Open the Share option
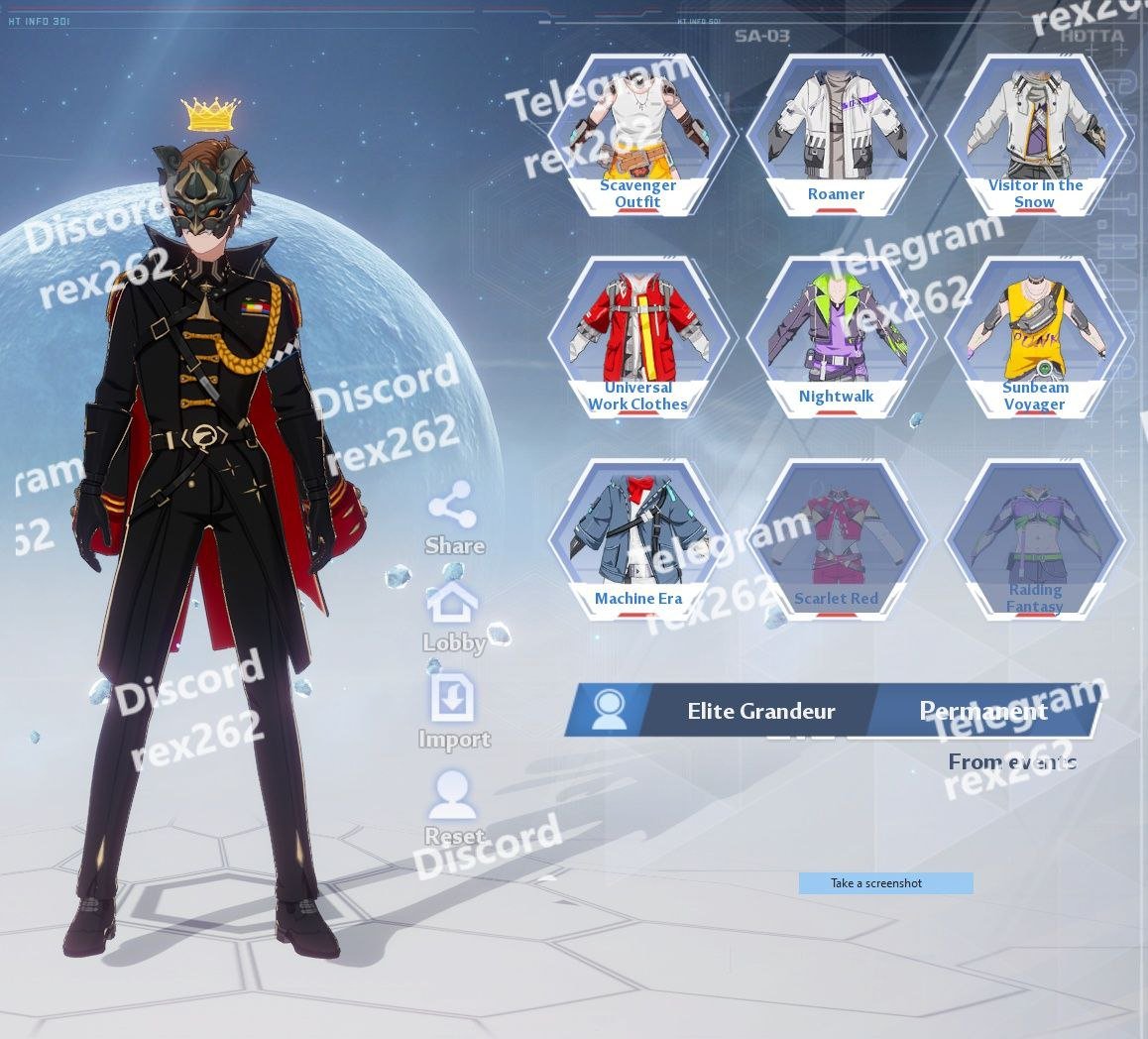 453,518
